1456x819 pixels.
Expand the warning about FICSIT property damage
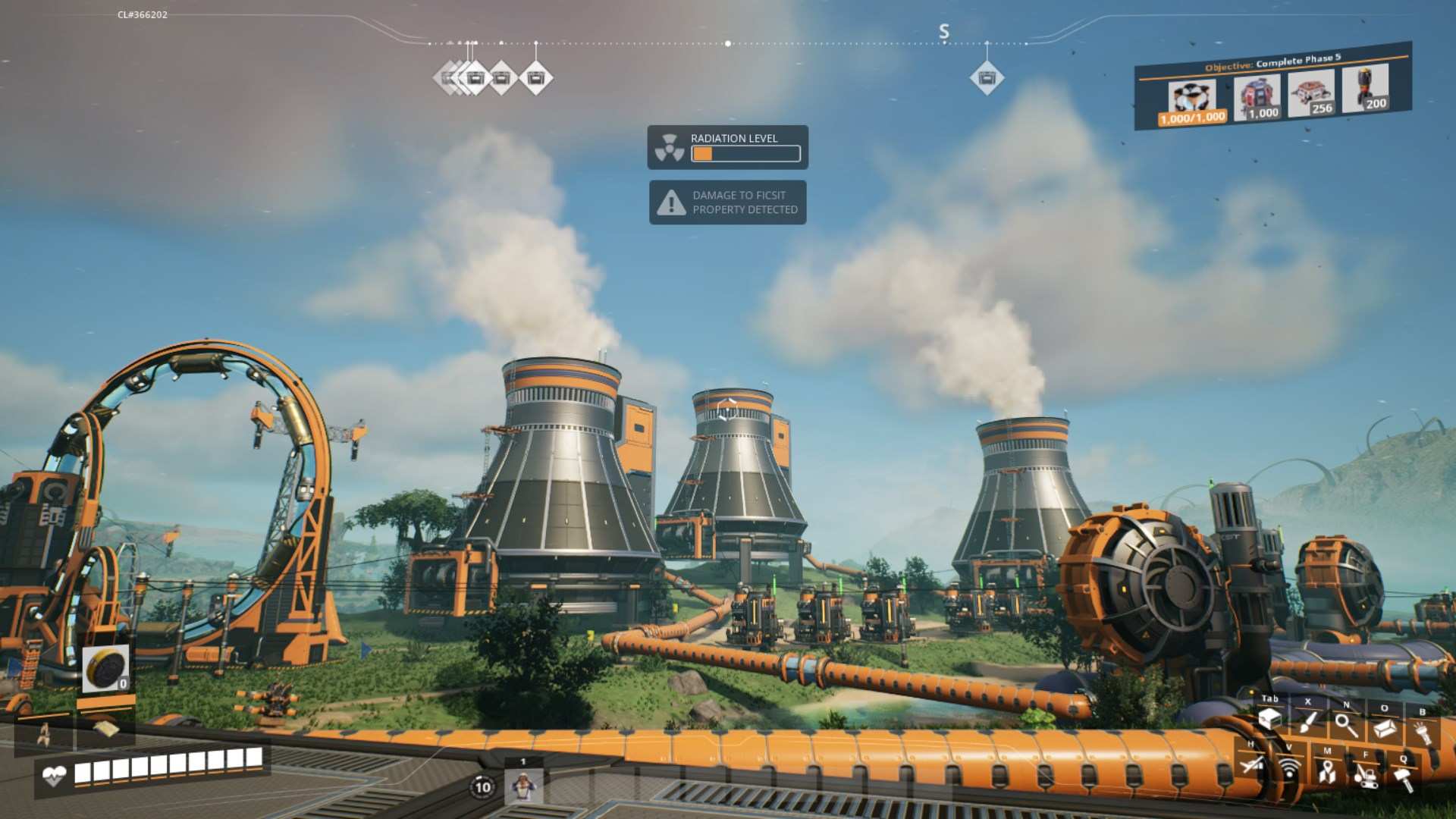(x=727, y=202)
